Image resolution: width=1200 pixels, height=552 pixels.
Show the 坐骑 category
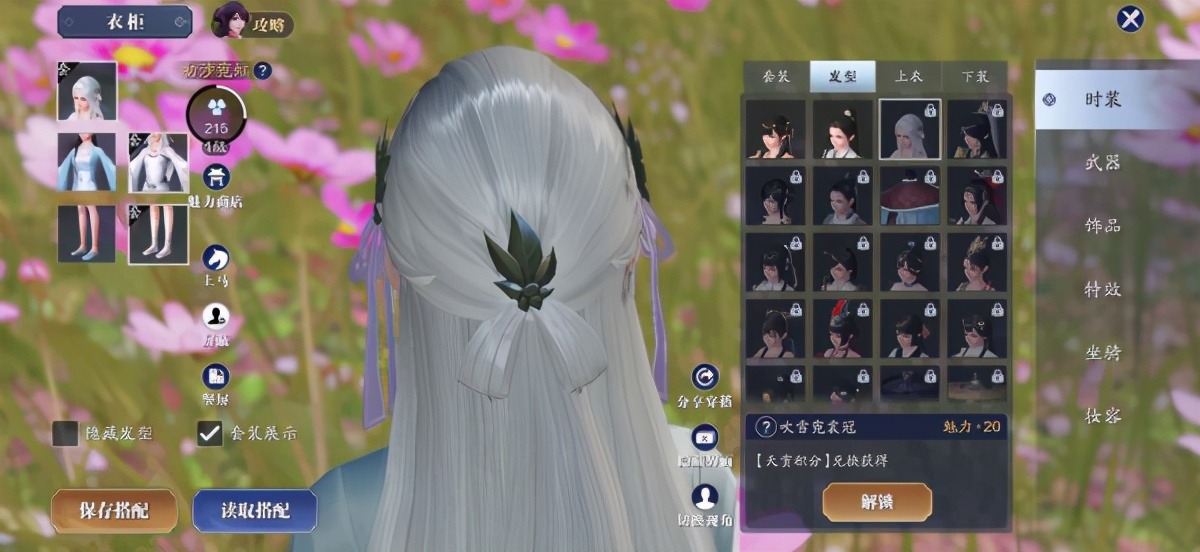(1103, 352)
